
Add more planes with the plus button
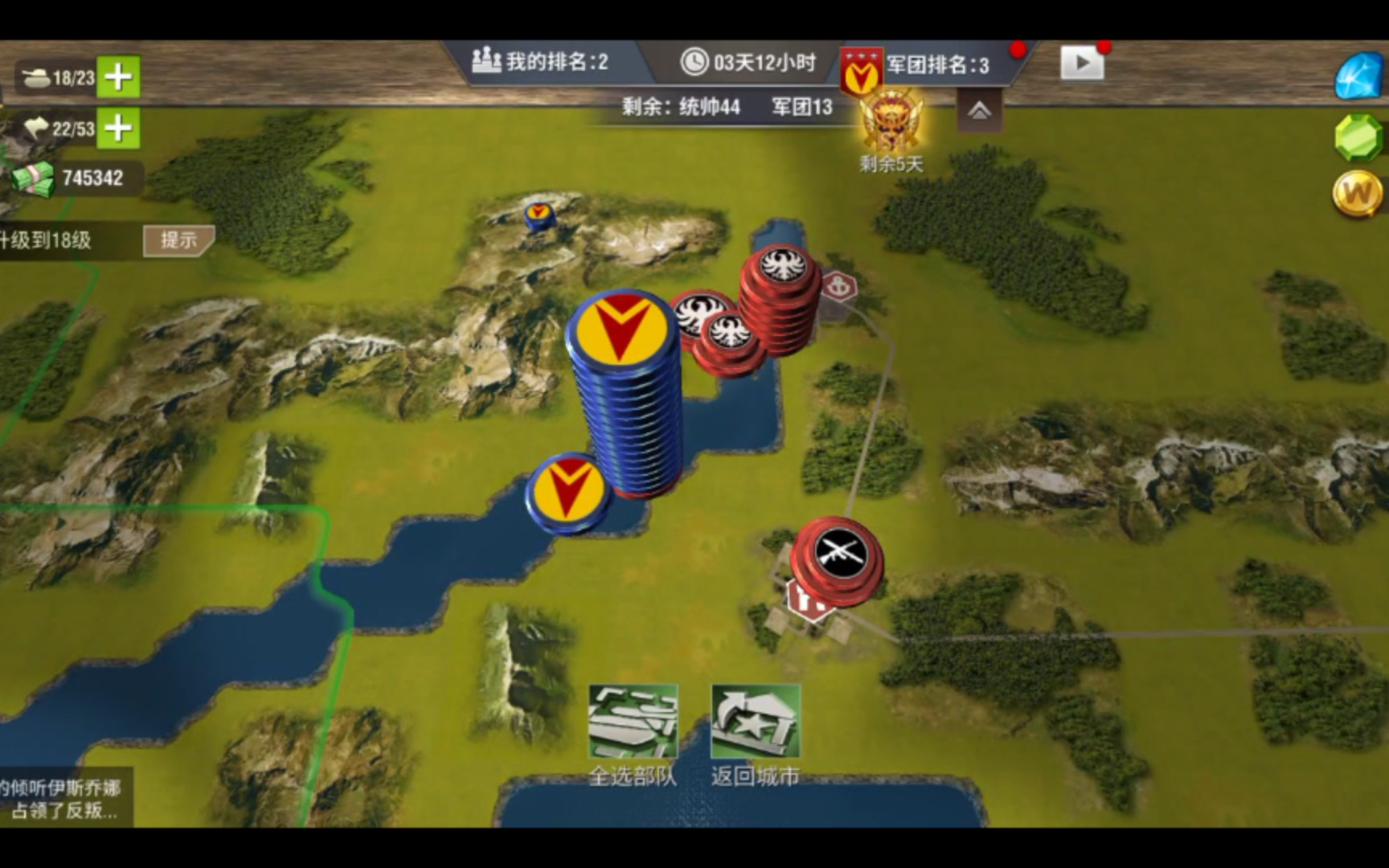118,128
